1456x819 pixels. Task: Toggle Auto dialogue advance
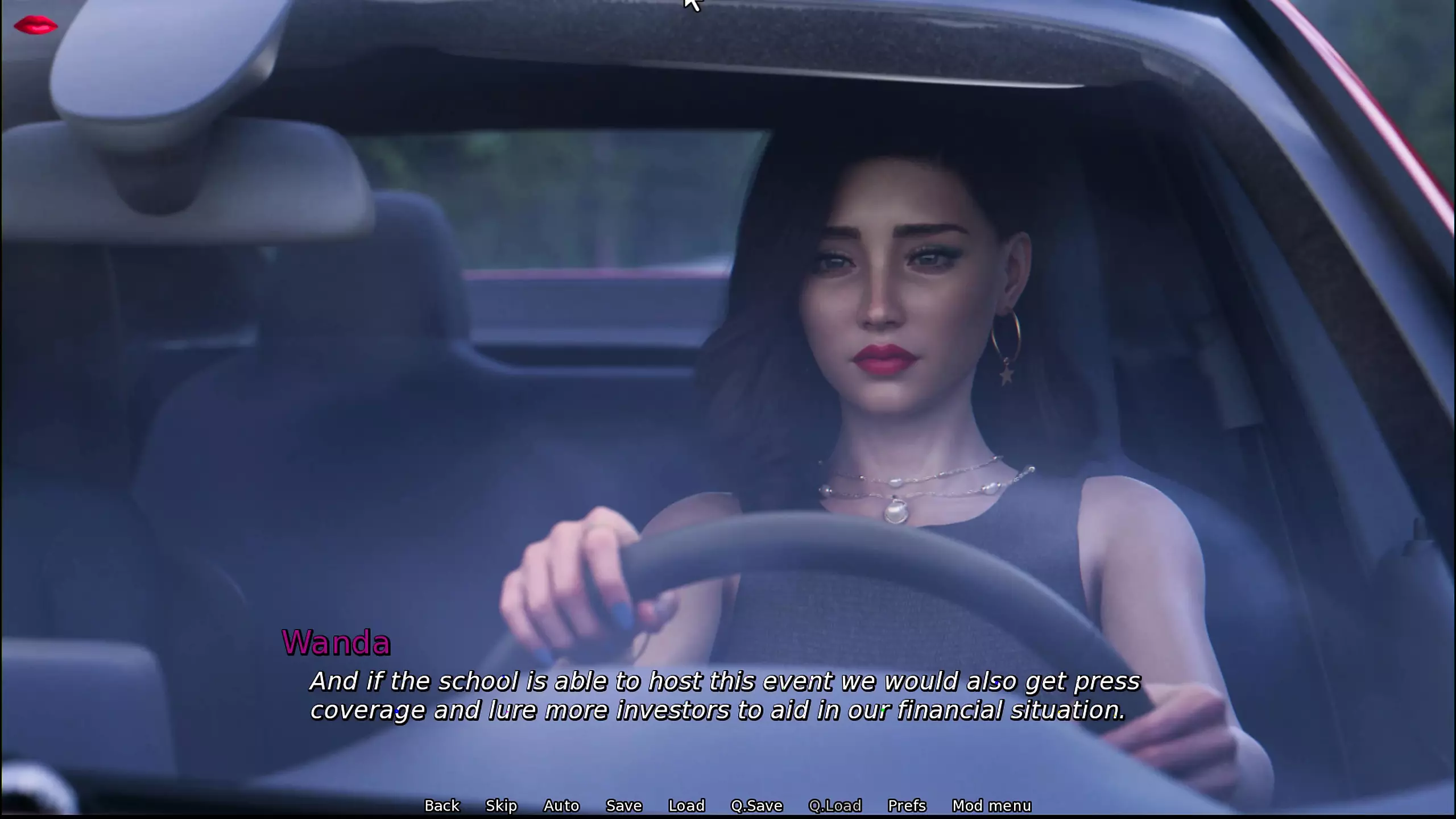click(x=561, y=805)
